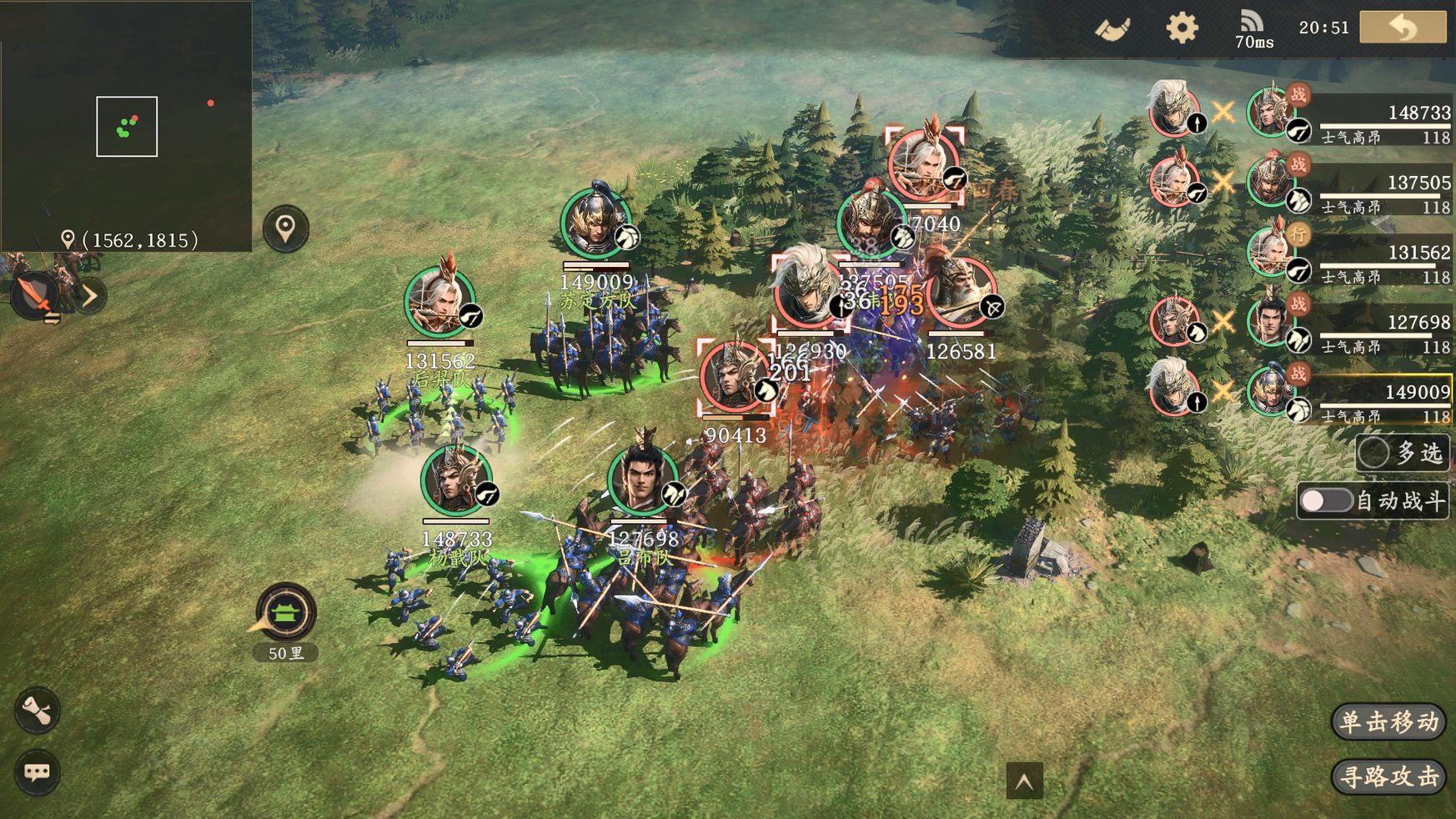Expand the bottom panel up arrow
This screenshot has width=1456, height=819.
(x=1024, y=781)
